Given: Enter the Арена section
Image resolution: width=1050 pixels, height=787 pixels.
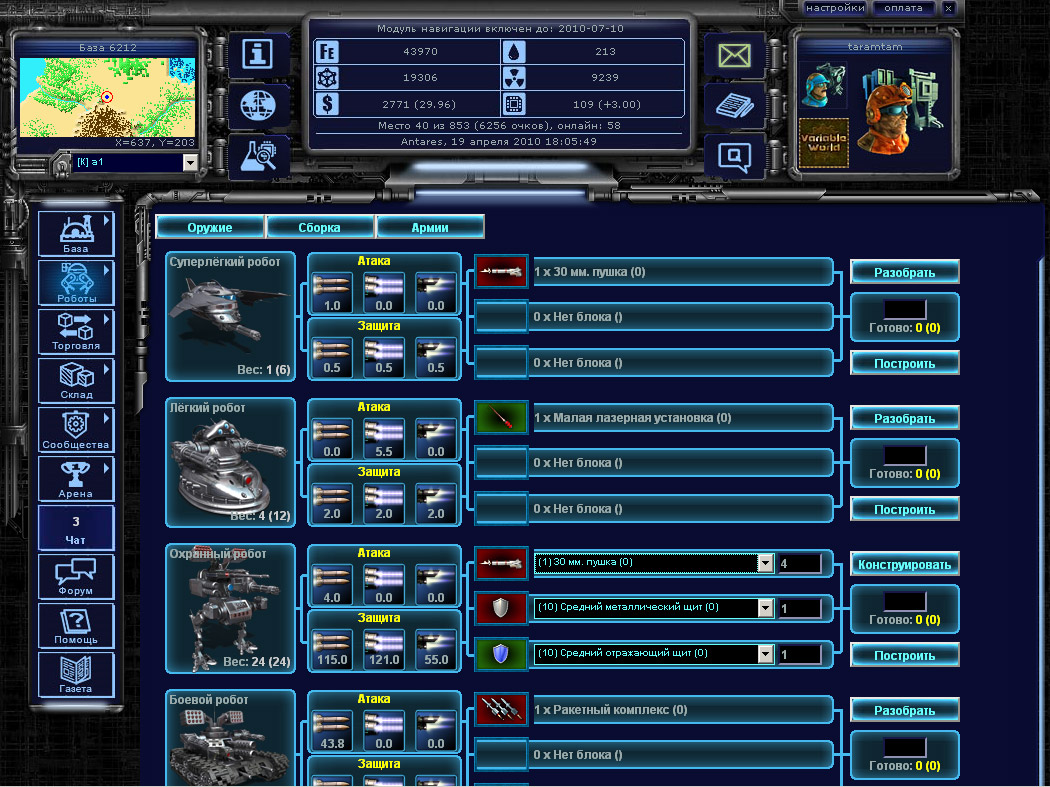Looking at the screenshot, I should point(76,479).
